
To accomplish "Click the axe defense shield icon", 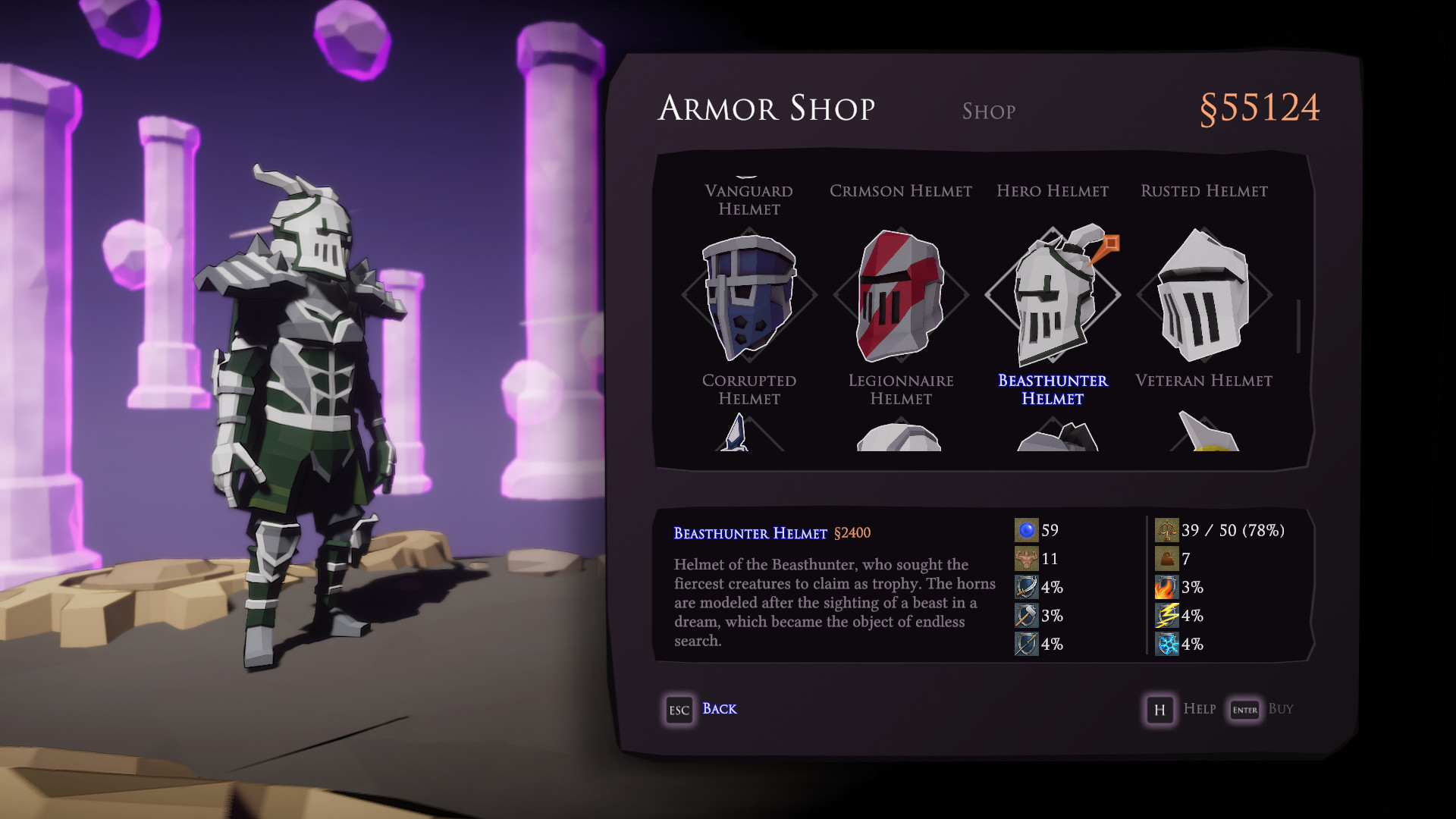I will pos(1028,616).
